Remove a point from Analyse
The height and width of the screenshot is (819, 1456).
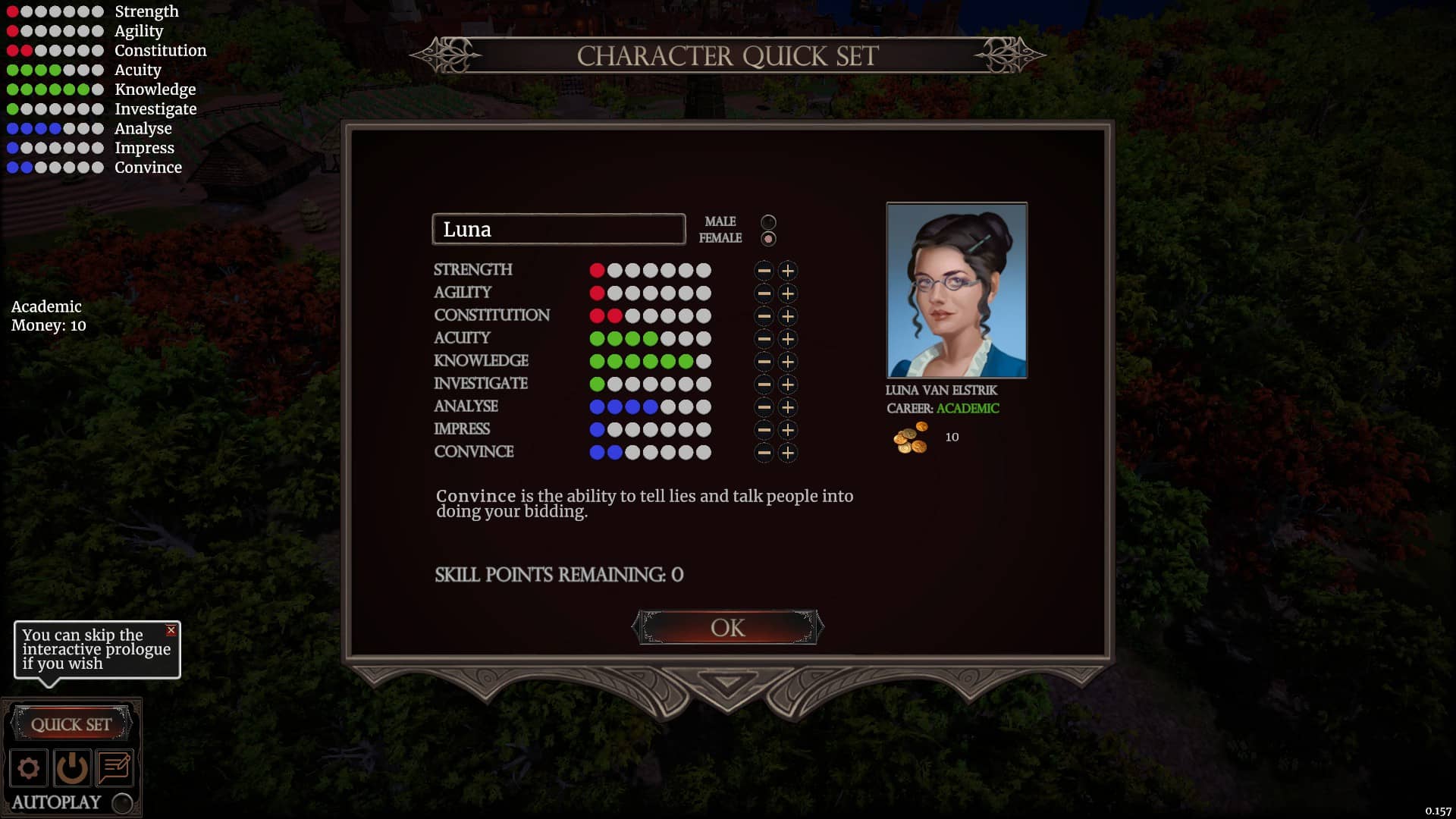(x=764, y=407)
